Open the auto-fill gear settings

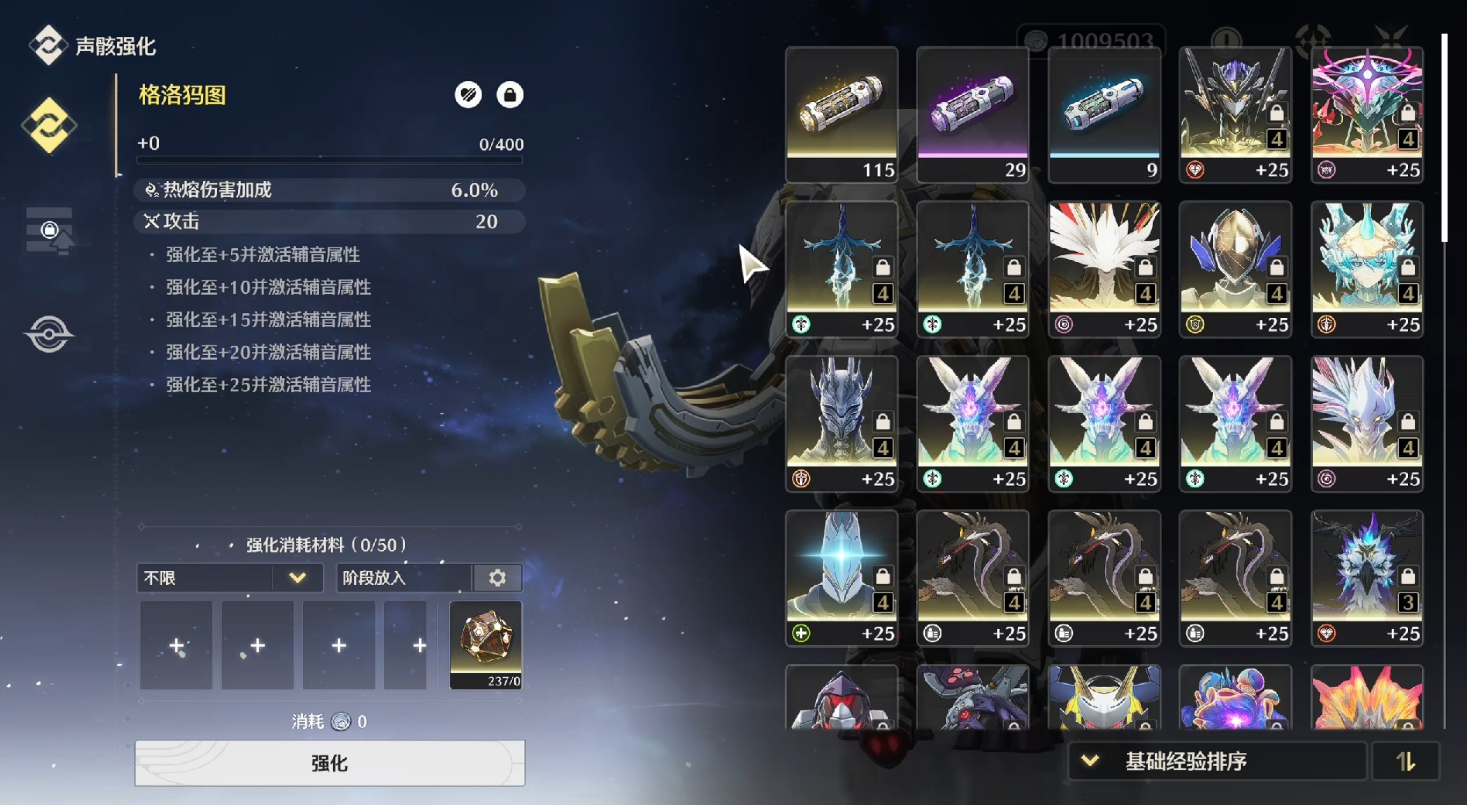point(497,578)
